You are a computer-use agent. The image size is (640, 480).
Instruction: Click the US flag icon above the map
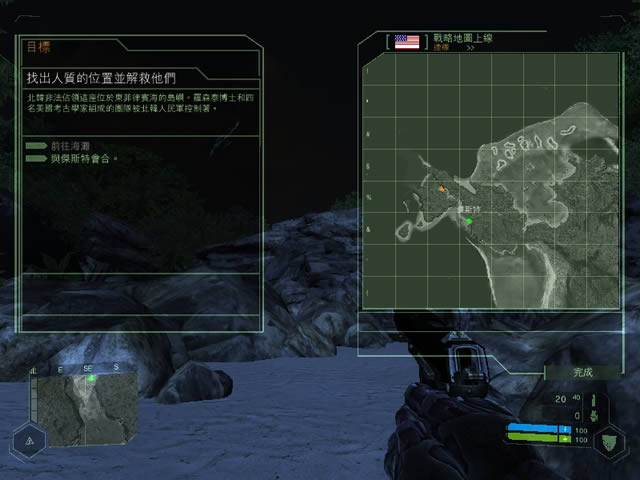click(x=407, y=41)
